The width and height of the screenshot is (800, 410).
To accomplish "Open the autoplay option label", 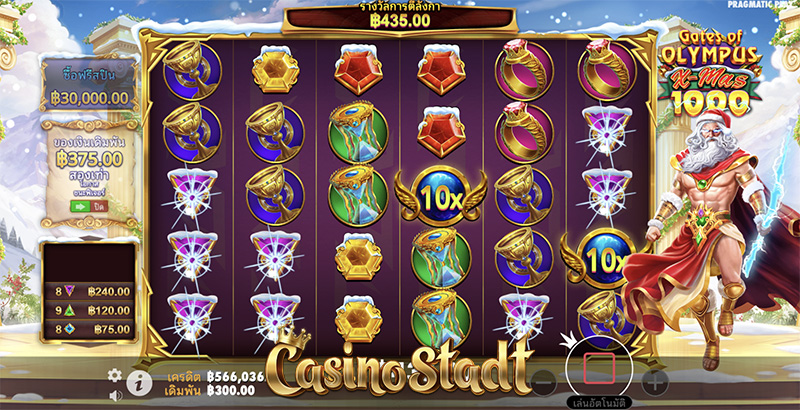I will tap(598, 403).
